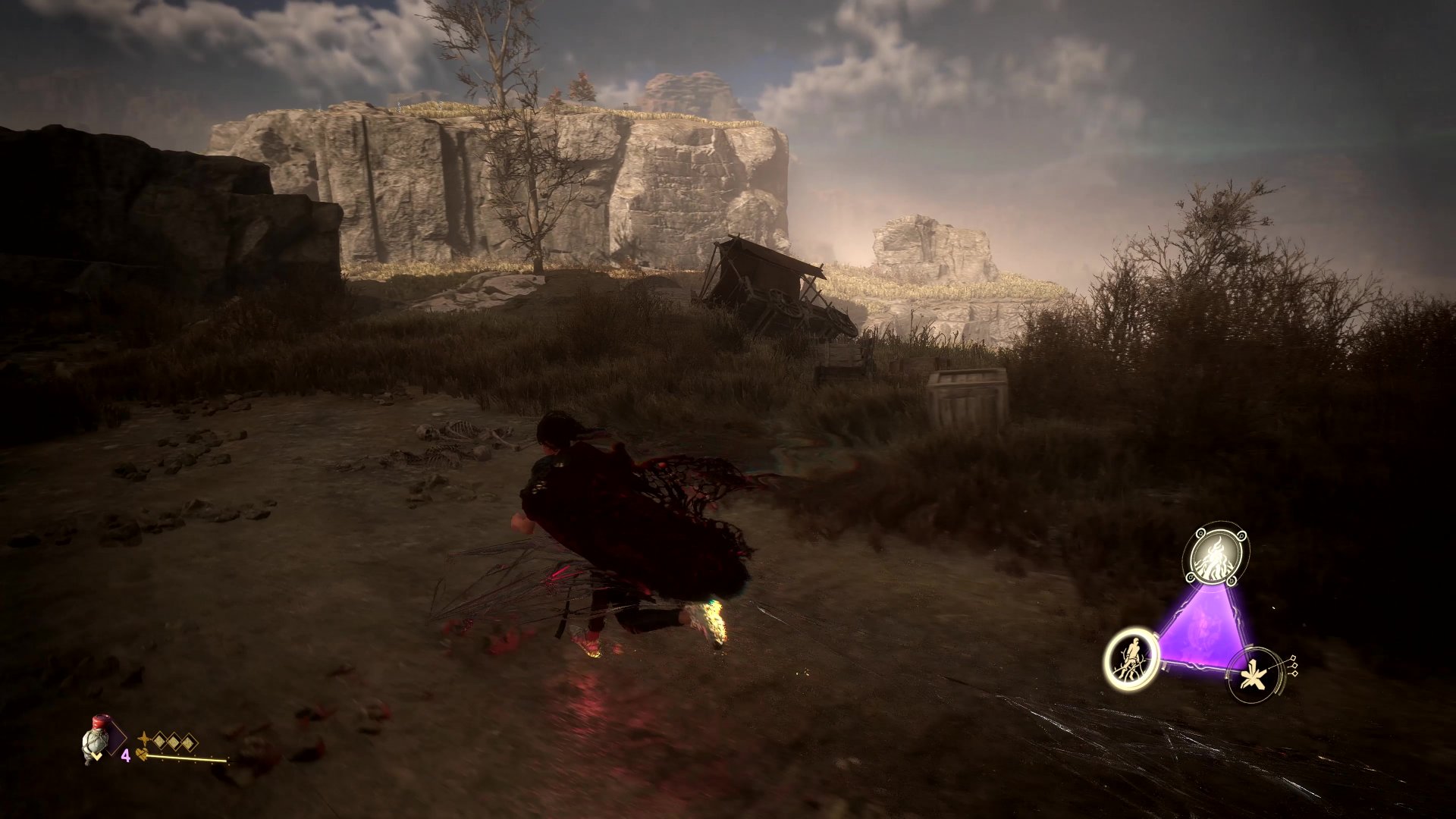Click the wooden crate near the bushes

click(x=963, y=394)
